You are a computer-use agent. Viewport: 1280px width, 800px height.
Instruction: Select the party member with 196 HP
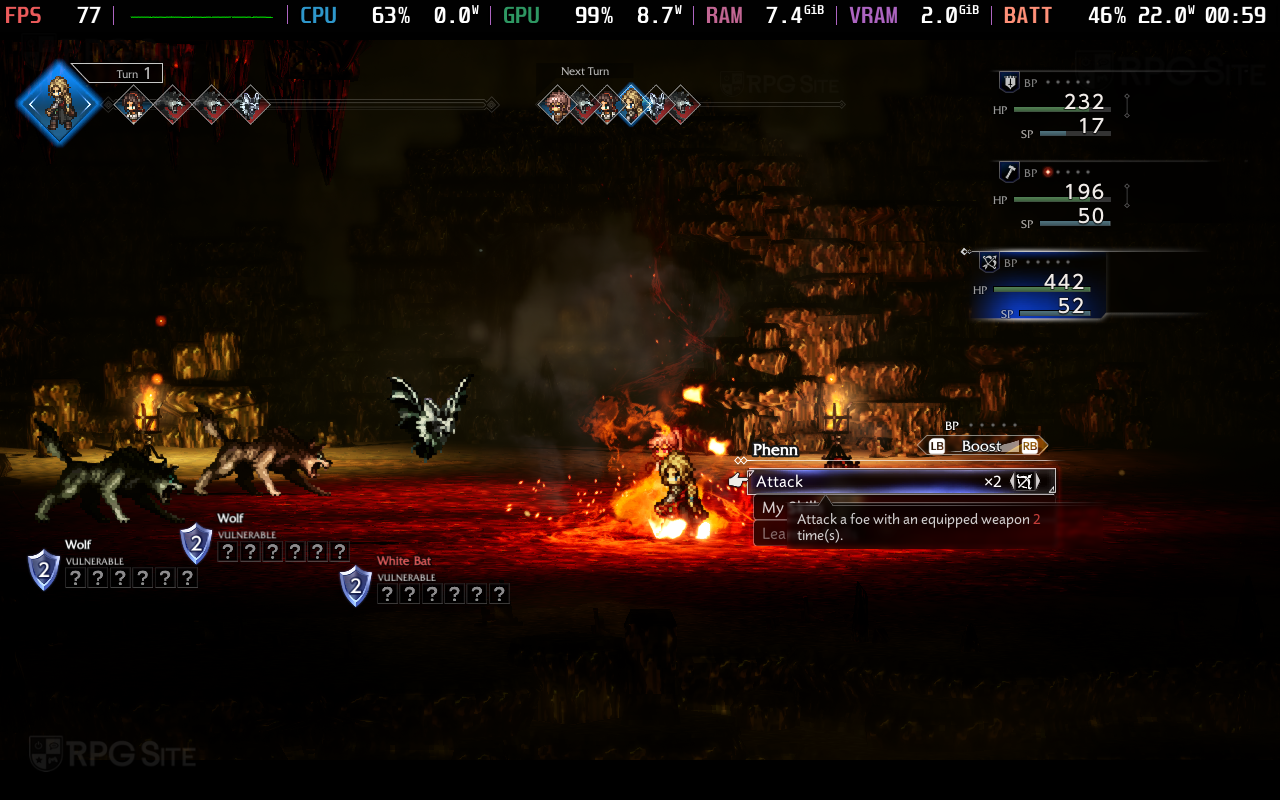(1062, 196)
